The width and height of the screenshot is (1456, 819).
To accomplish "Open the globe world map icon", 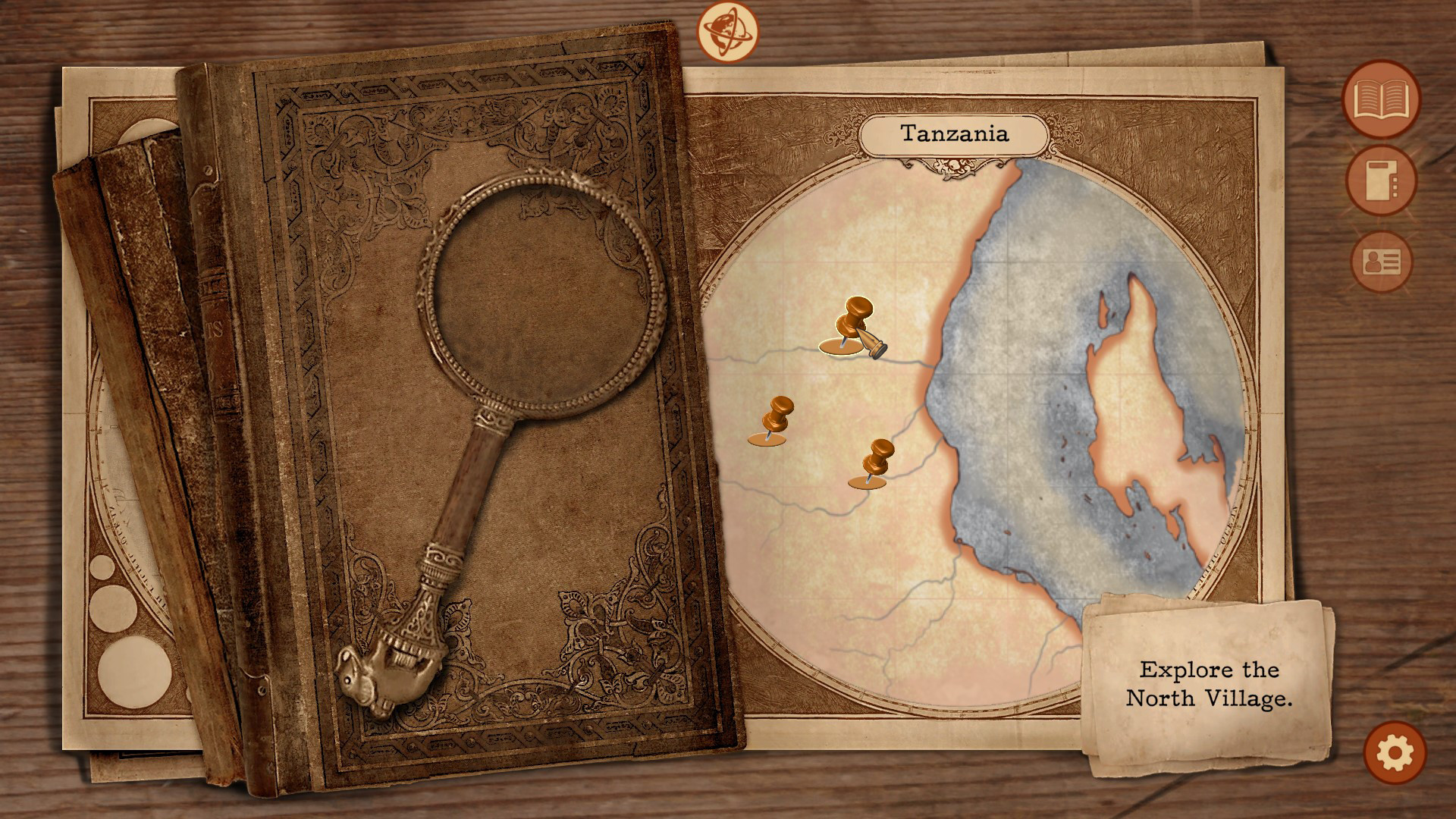I will pos(727,31).
